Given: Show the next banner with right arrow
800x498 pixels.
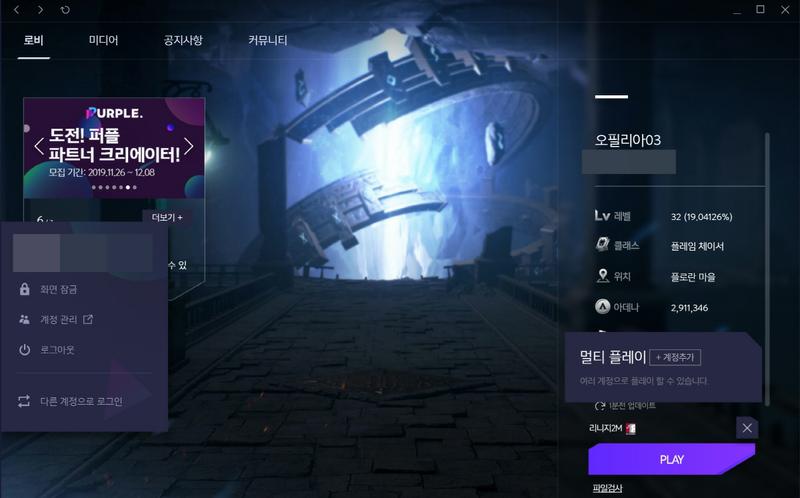Looking at the screenshot, I should [x=190, y=147].
